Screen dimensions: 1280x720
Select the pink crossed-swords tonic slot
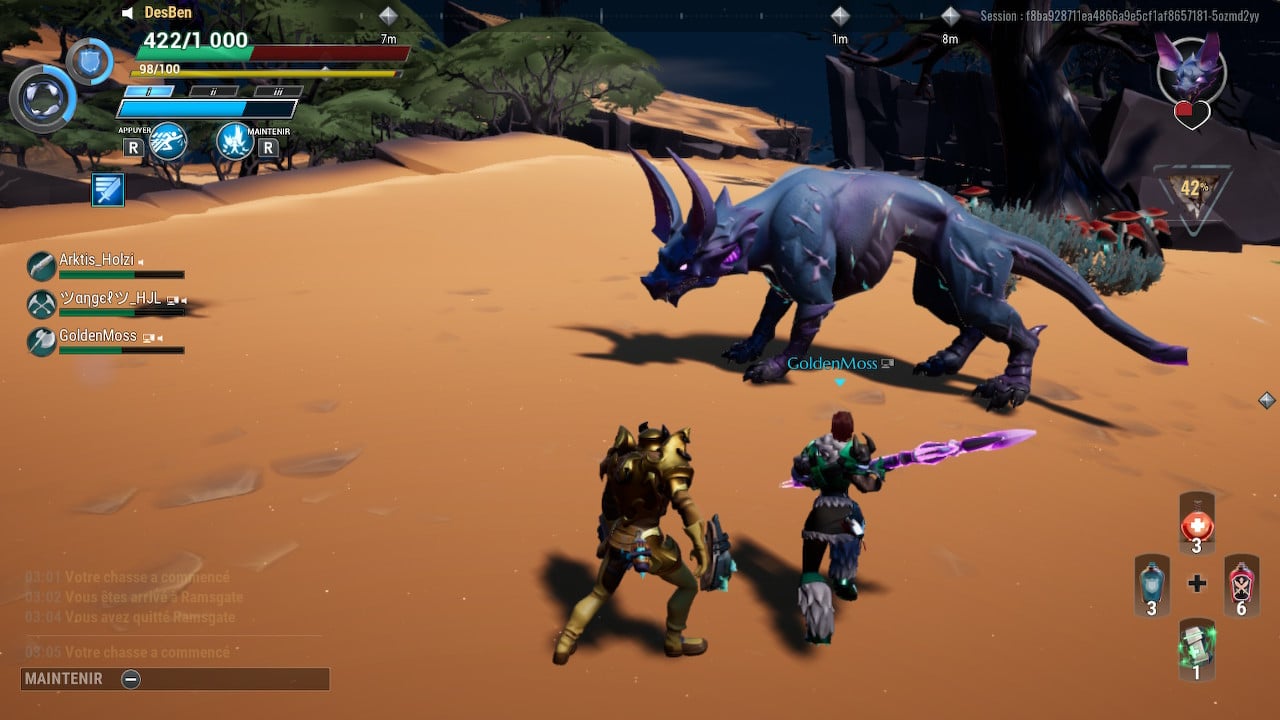pyautogui.click(x=1241, y=584)
